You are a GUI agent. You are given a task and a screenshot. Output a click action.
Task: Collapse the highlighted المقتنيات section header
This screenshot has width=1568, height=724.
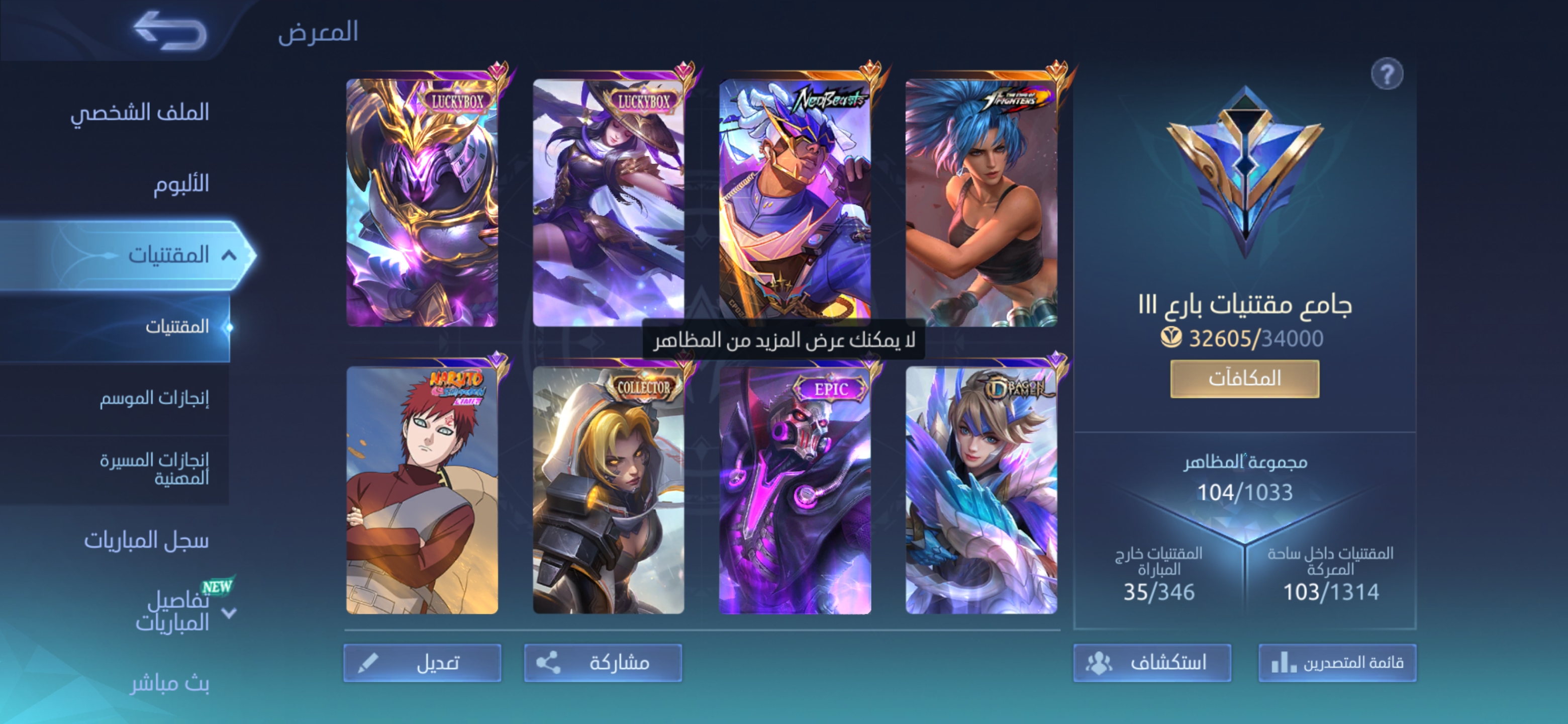228,255
